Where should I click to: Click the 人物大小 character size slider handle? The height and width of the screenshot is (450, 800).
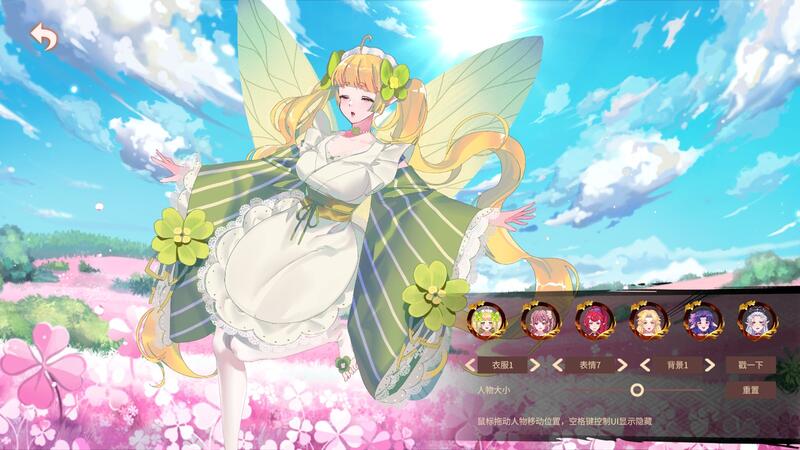point(637,390)
